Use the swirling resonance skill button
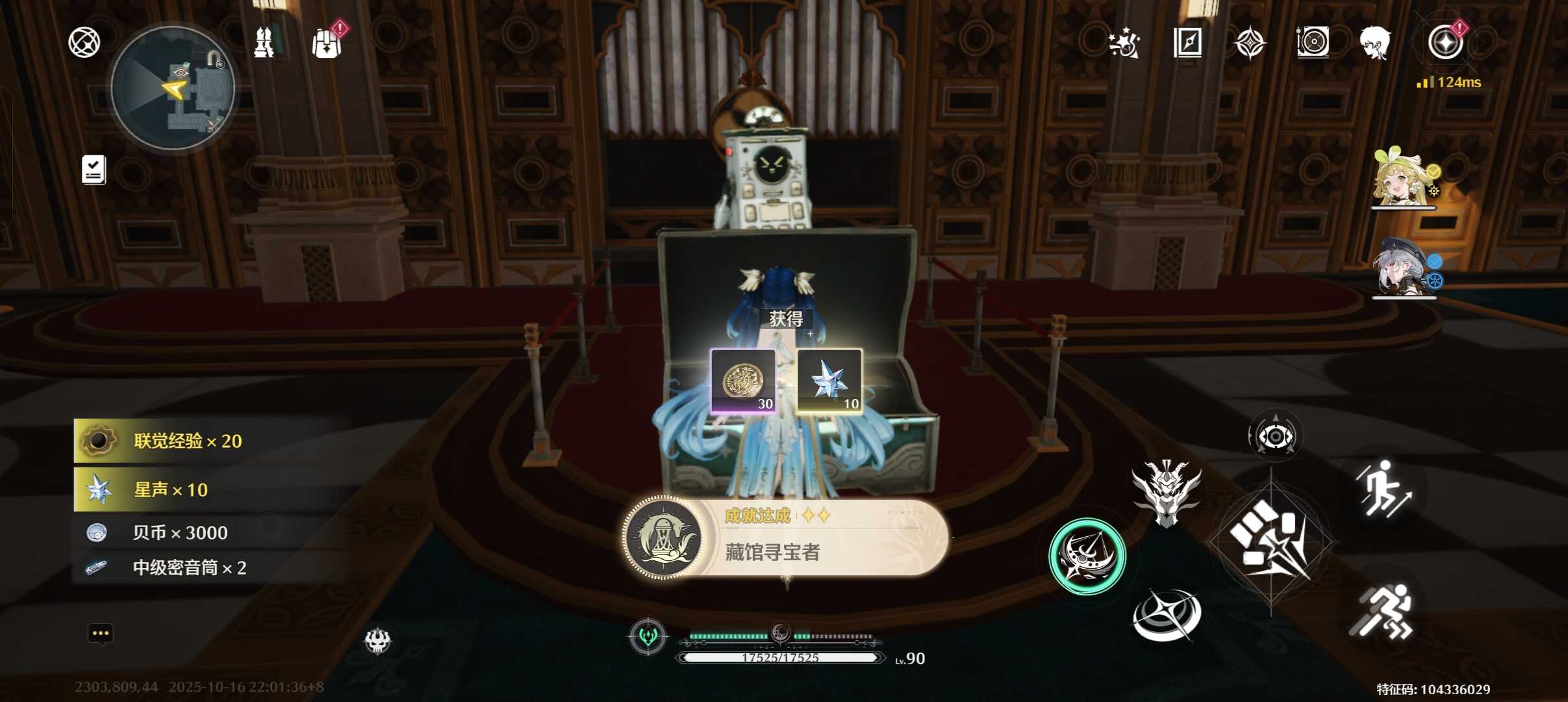Image resolution: width=1568 pixels, height=702 pixels. tap(1167, 616)
